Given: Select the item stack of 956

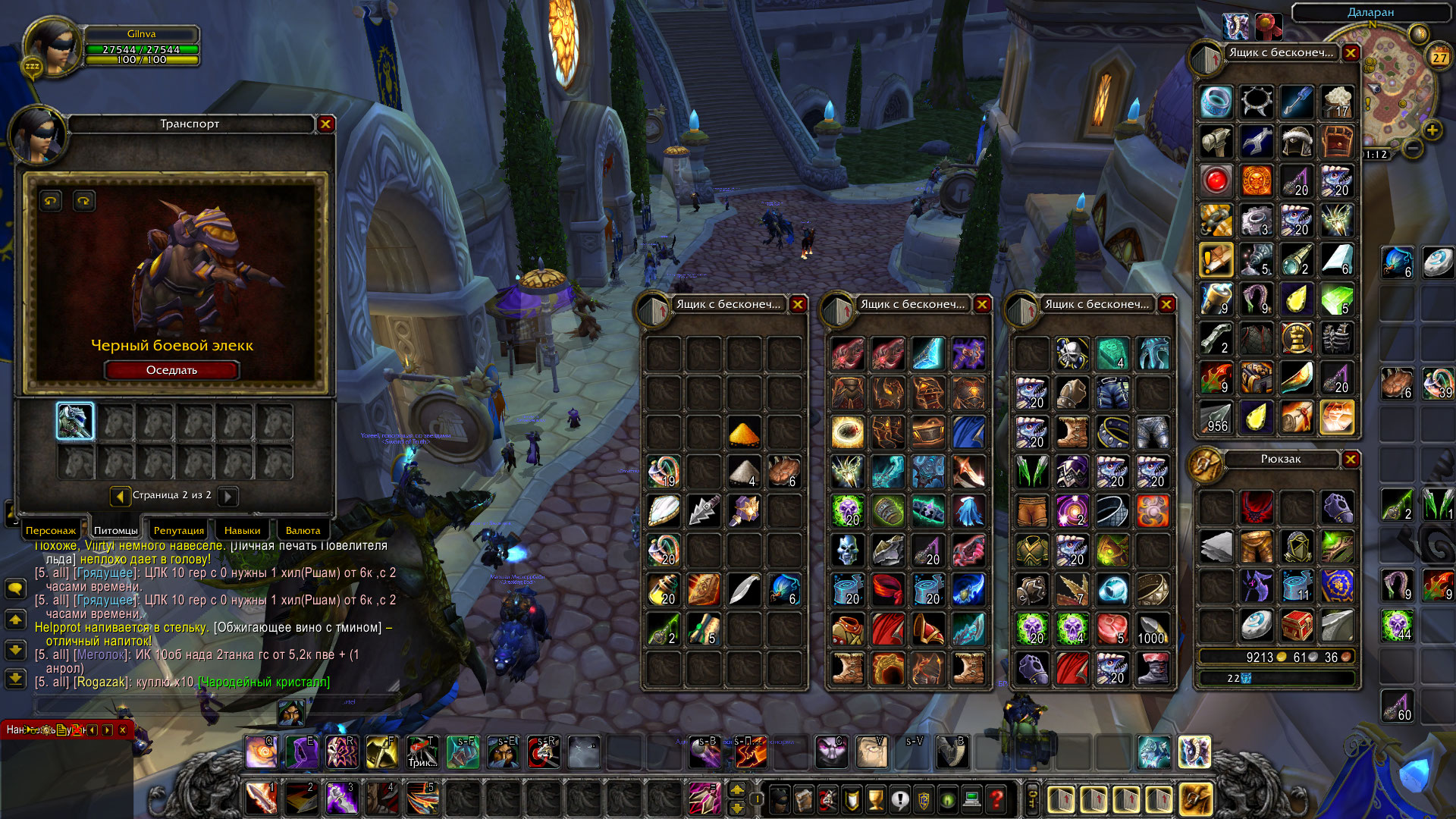Looking at the screenshot, I should point(1216,418).
